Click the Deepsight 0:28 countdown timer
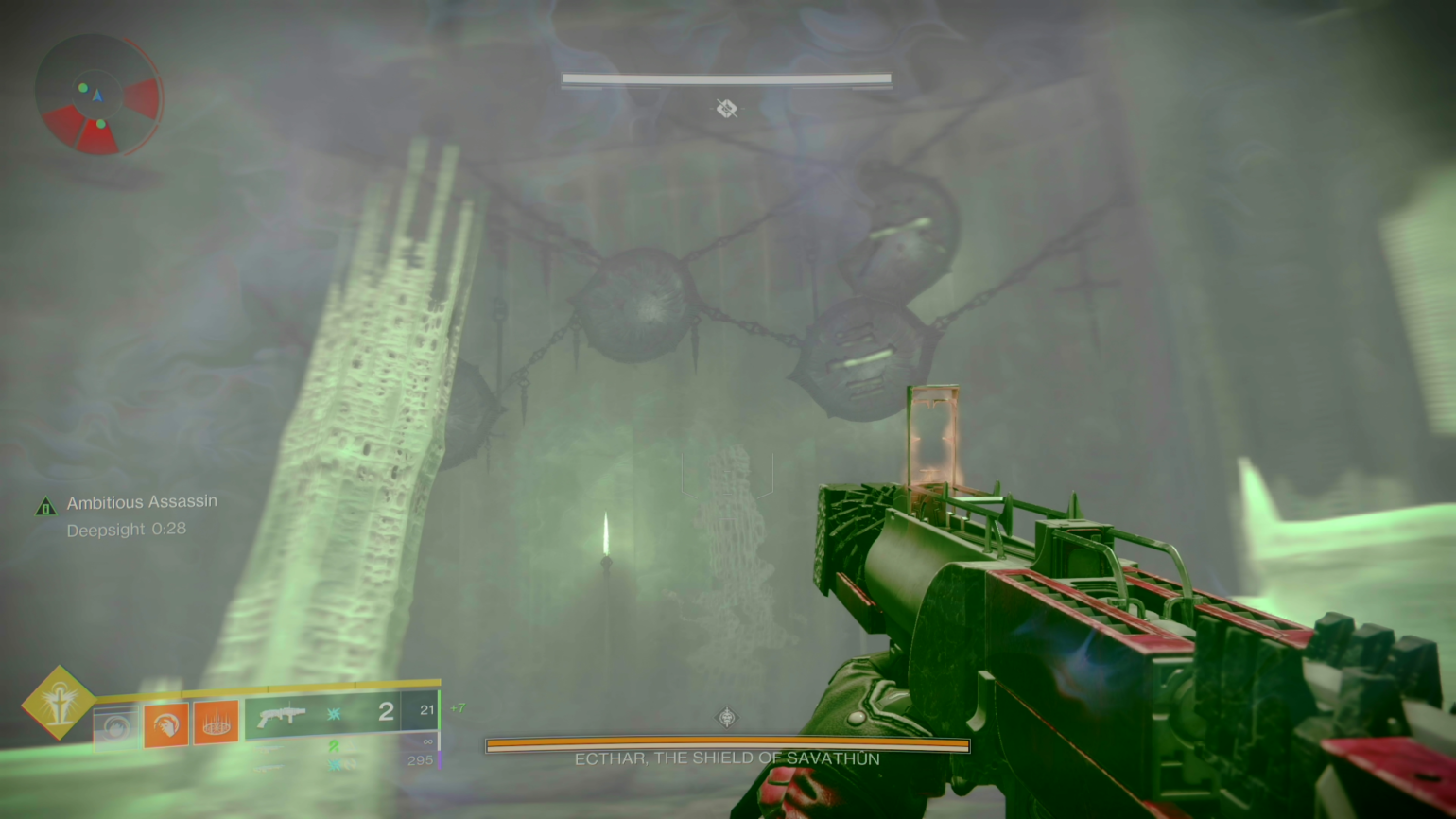1456x819 pixels. click(127, 530)
